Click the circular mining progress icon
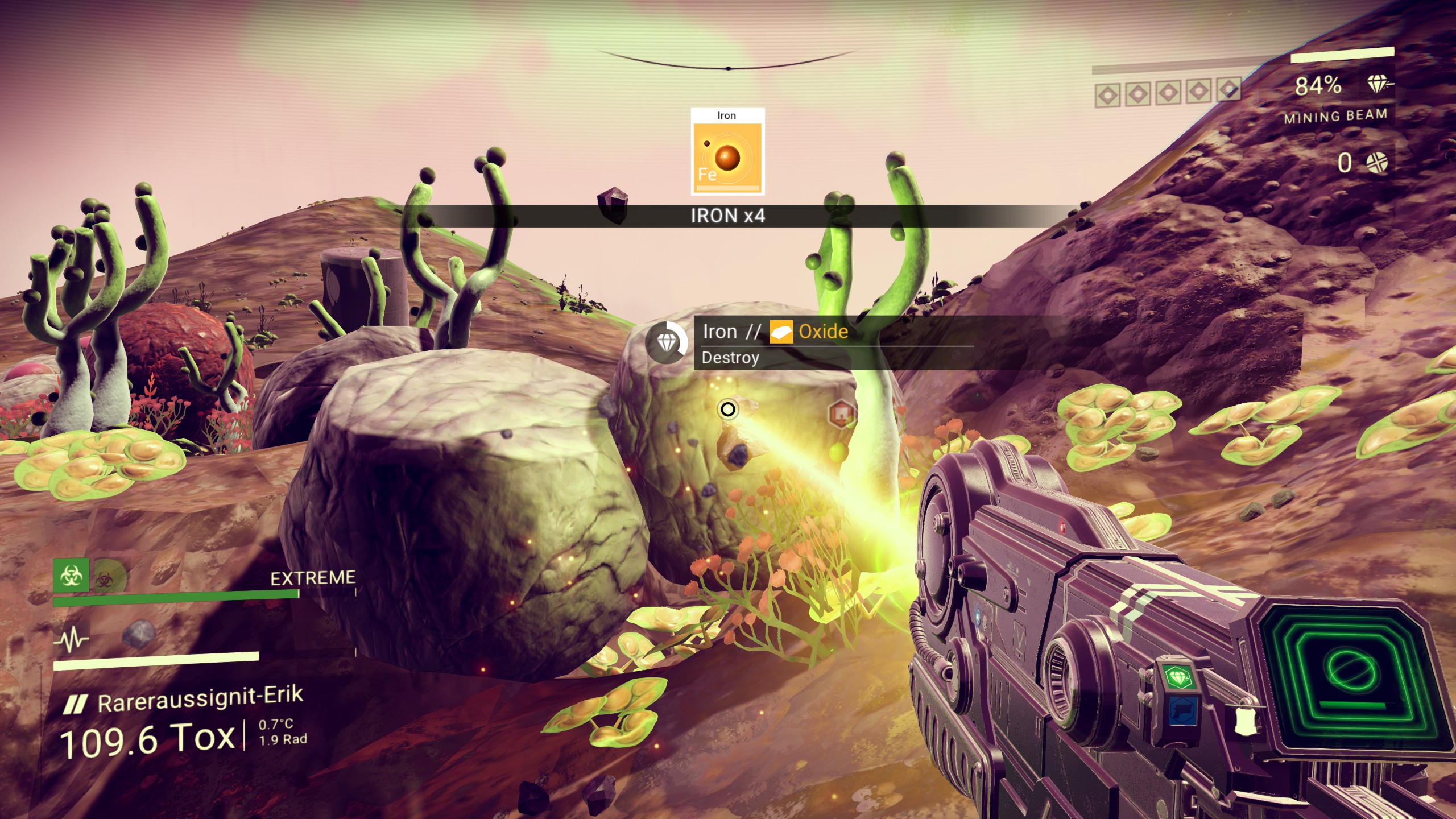Viewport: 1456px width, 819px height. pos(667,342)
